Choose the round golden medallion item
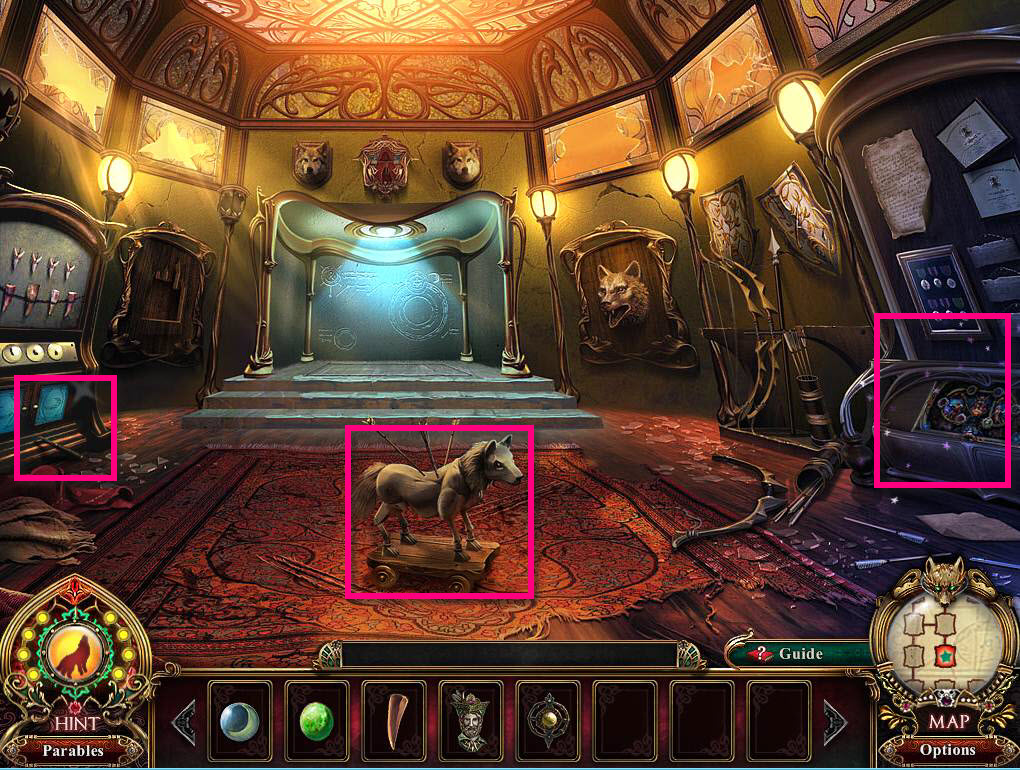 pos(547,721)
